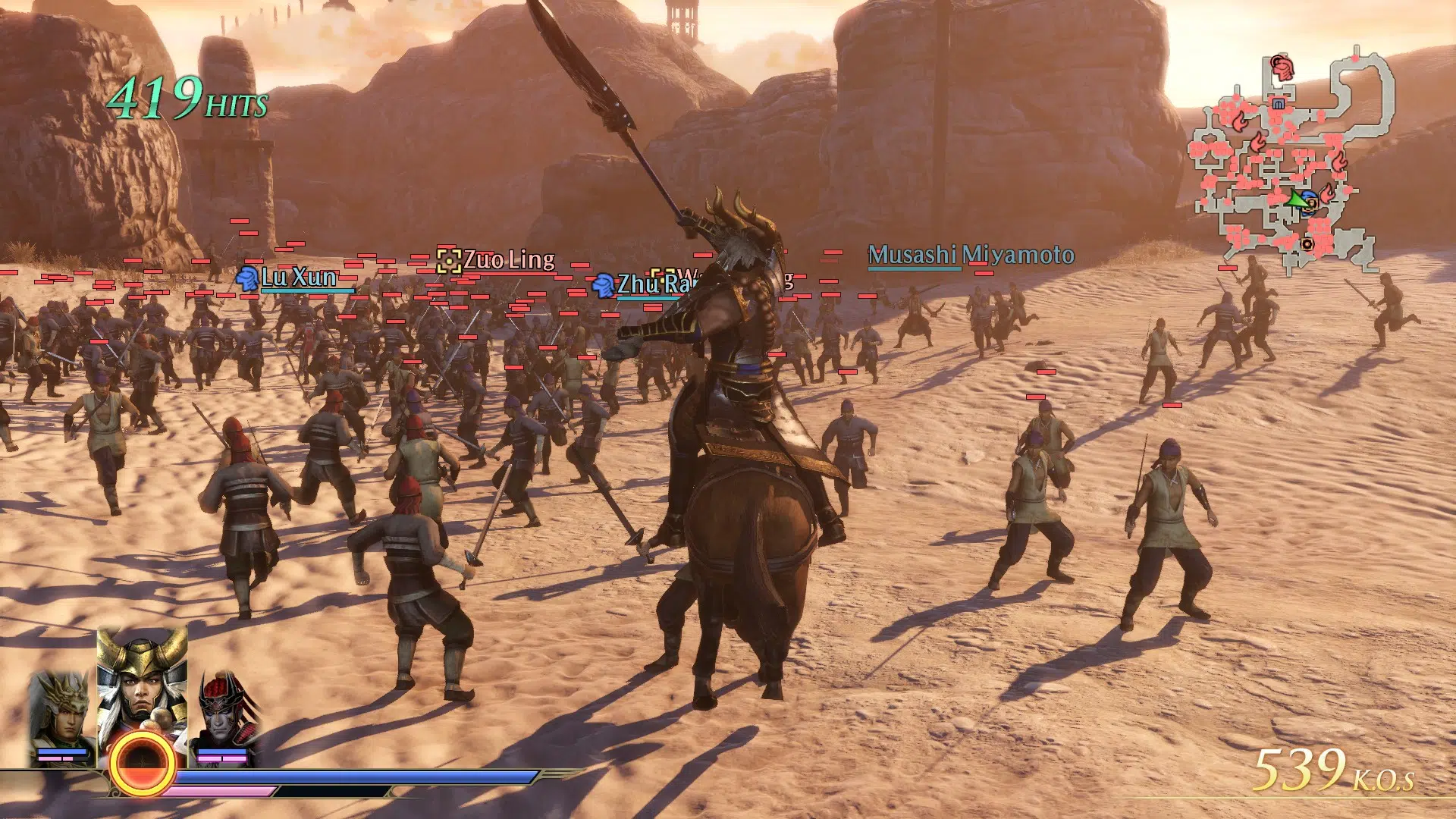This screenshot has width=1456, height=819.
Task: Click the red officer head icon on minimap
Action: coord(1282,69)
